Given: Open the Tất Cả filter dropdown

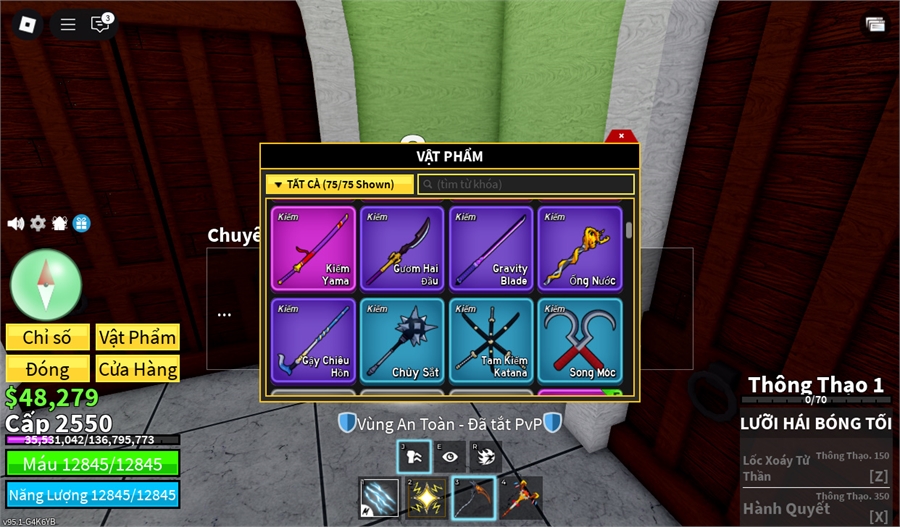Looking at the screenshot, I should click(339, 184).
